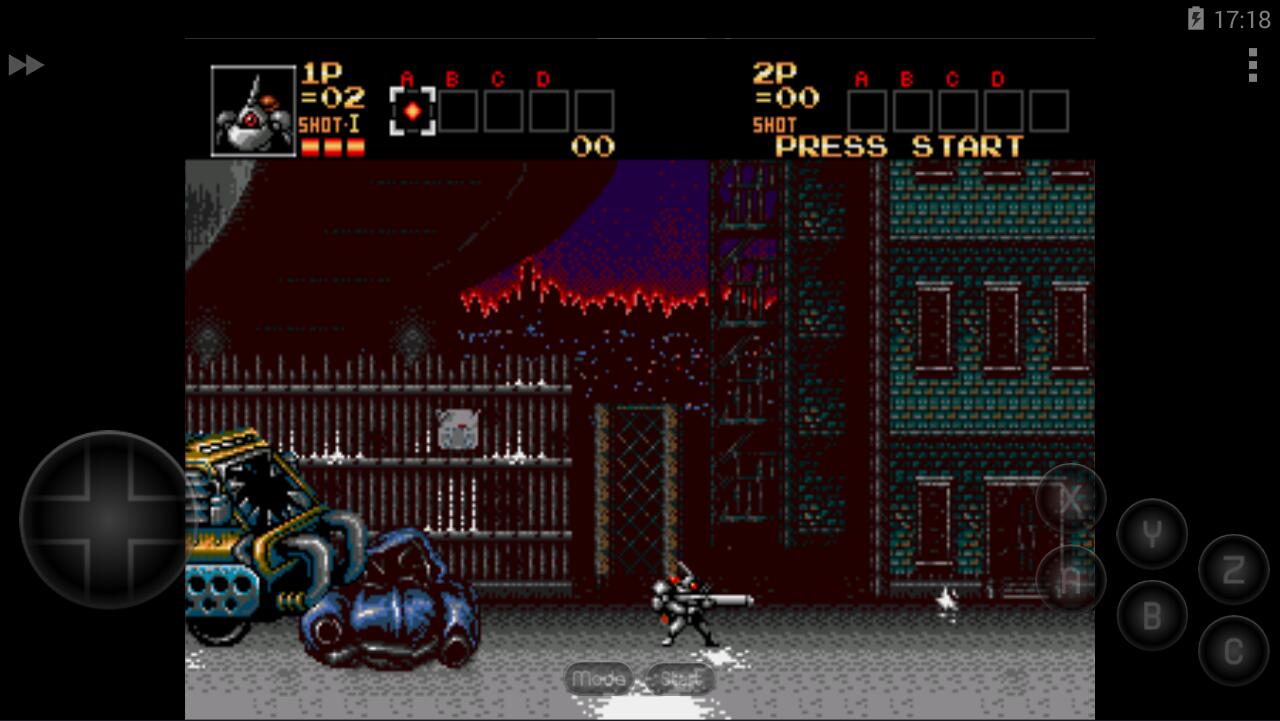
Task: Tap the X emulator button
Action: 1071,499
